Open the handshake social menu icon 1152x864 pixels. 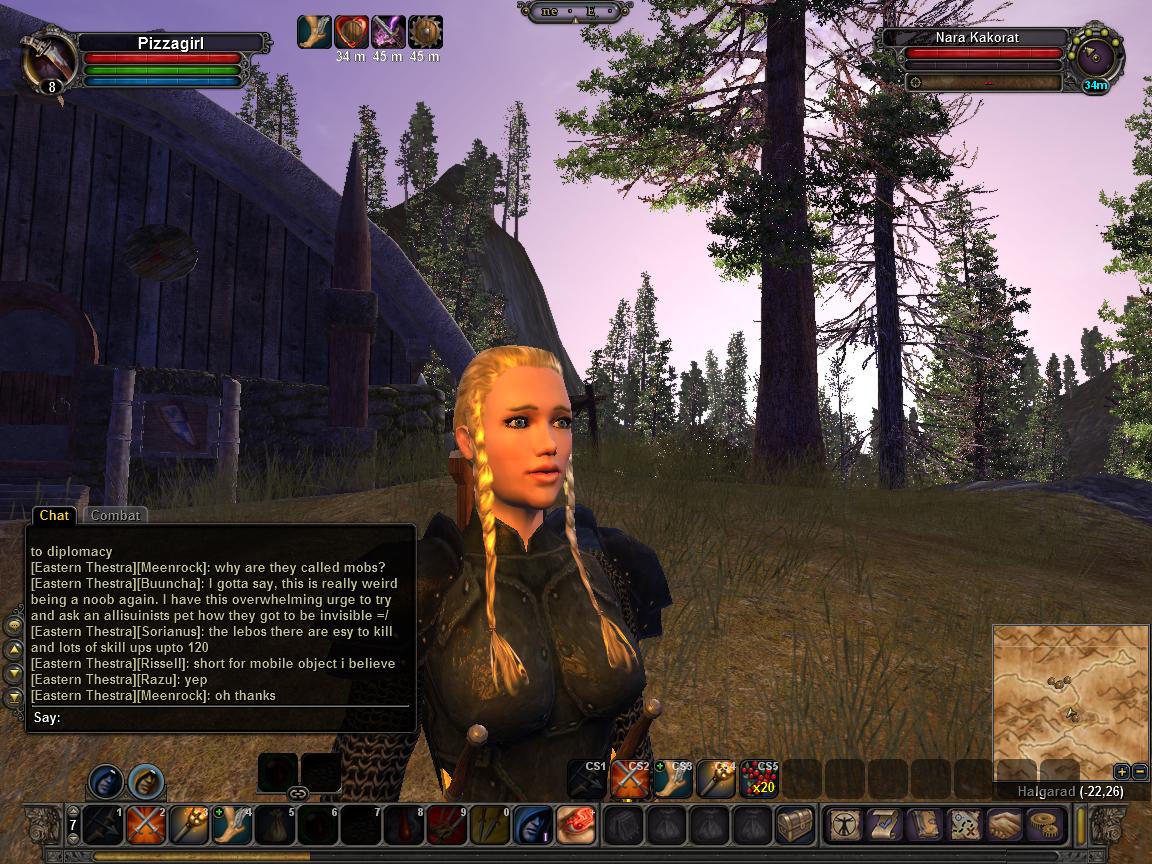point(1005,825)
